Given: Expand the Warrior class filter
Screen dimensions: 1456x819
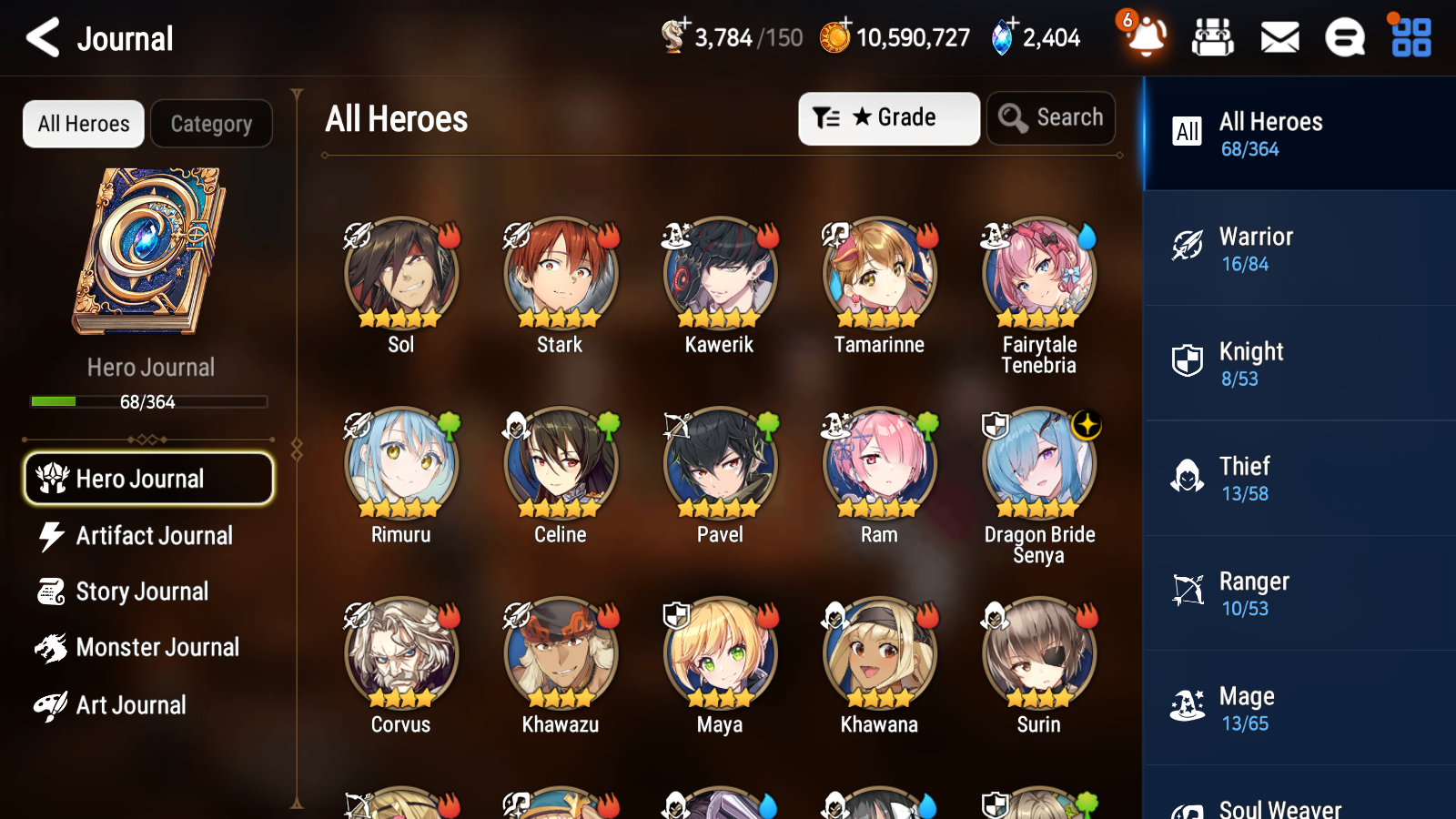Looking at the screenshot, I should pyautogui.click(x=1299, y=248).
